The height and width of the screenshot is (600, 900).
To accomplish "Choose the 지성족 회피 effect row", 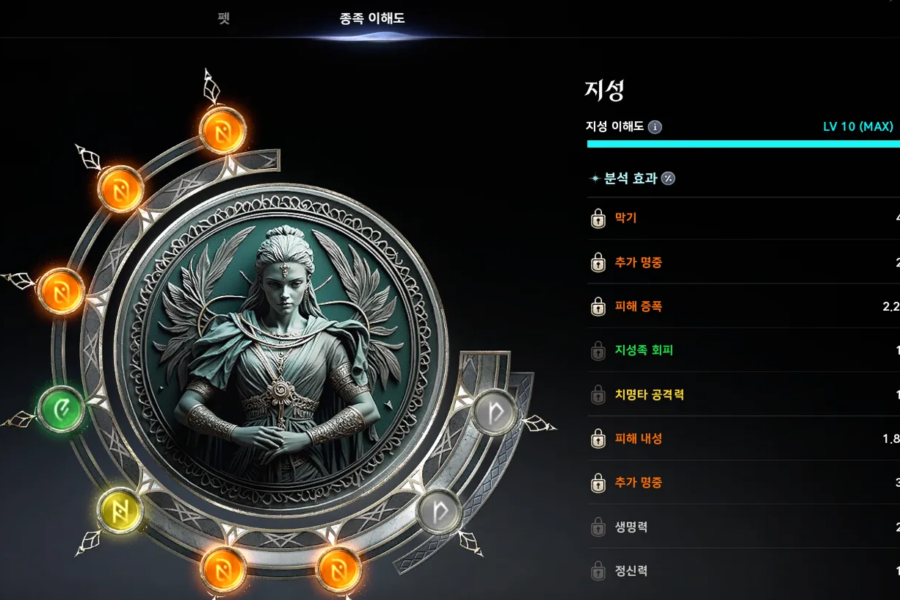I will click(740, 350).
